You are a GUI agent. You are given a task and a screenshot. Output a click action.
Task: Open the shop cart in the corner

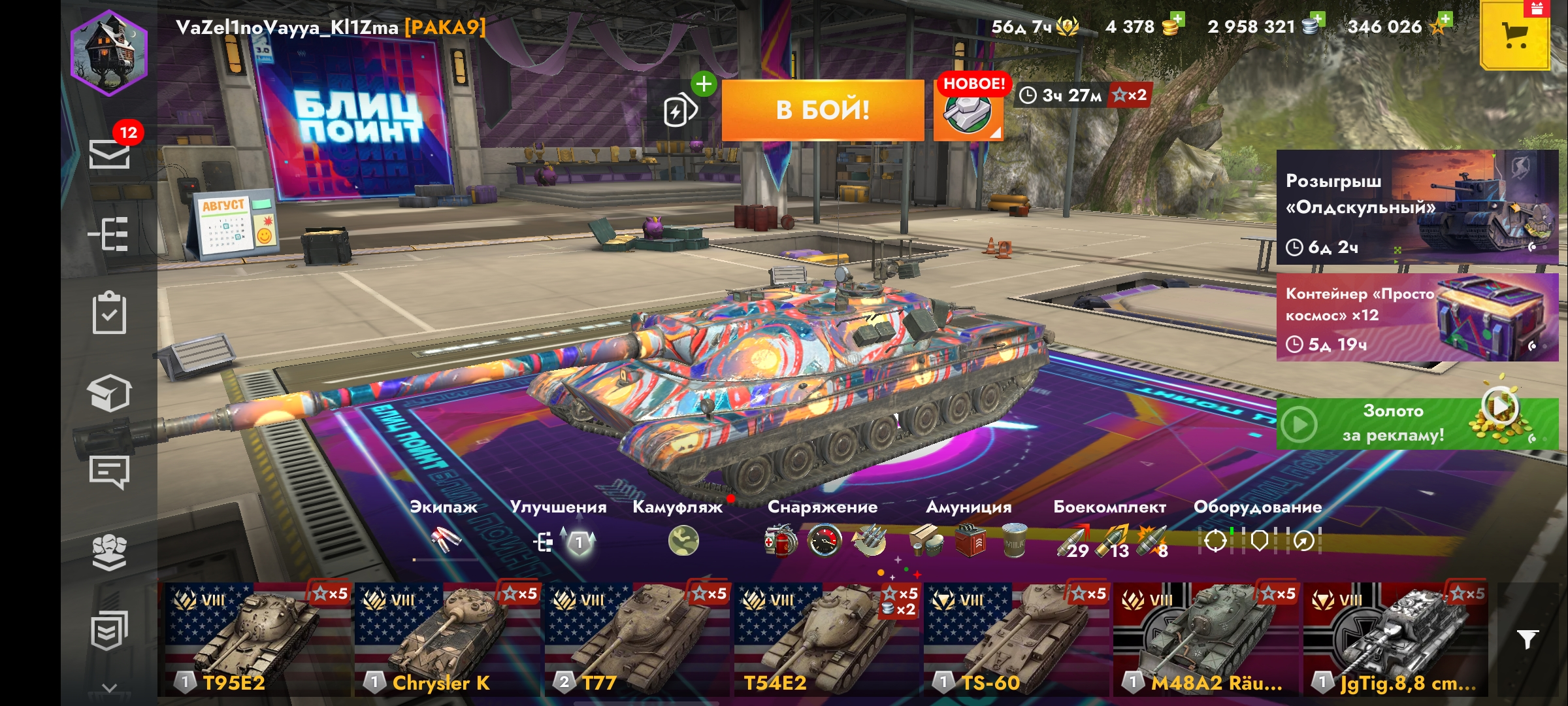[x=1514, y=36]
